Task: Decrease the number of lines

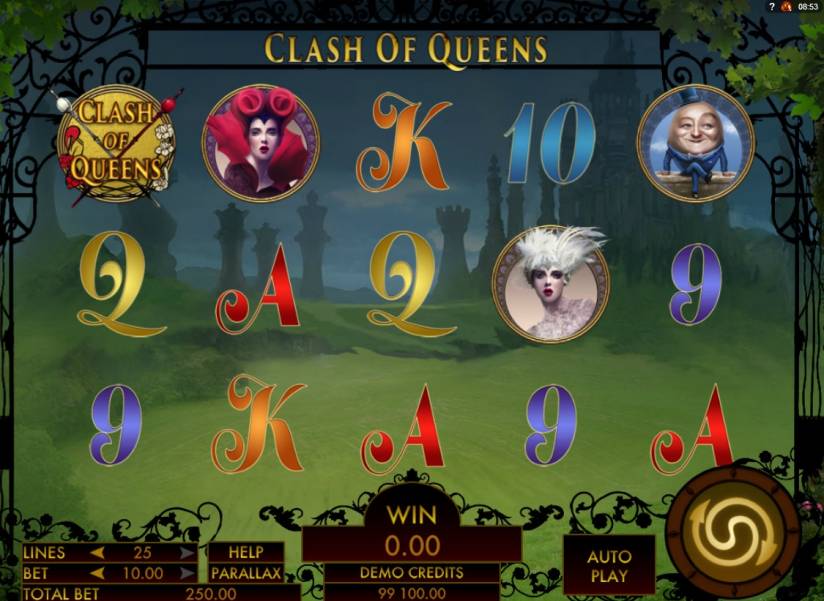Action: point(98,553)
